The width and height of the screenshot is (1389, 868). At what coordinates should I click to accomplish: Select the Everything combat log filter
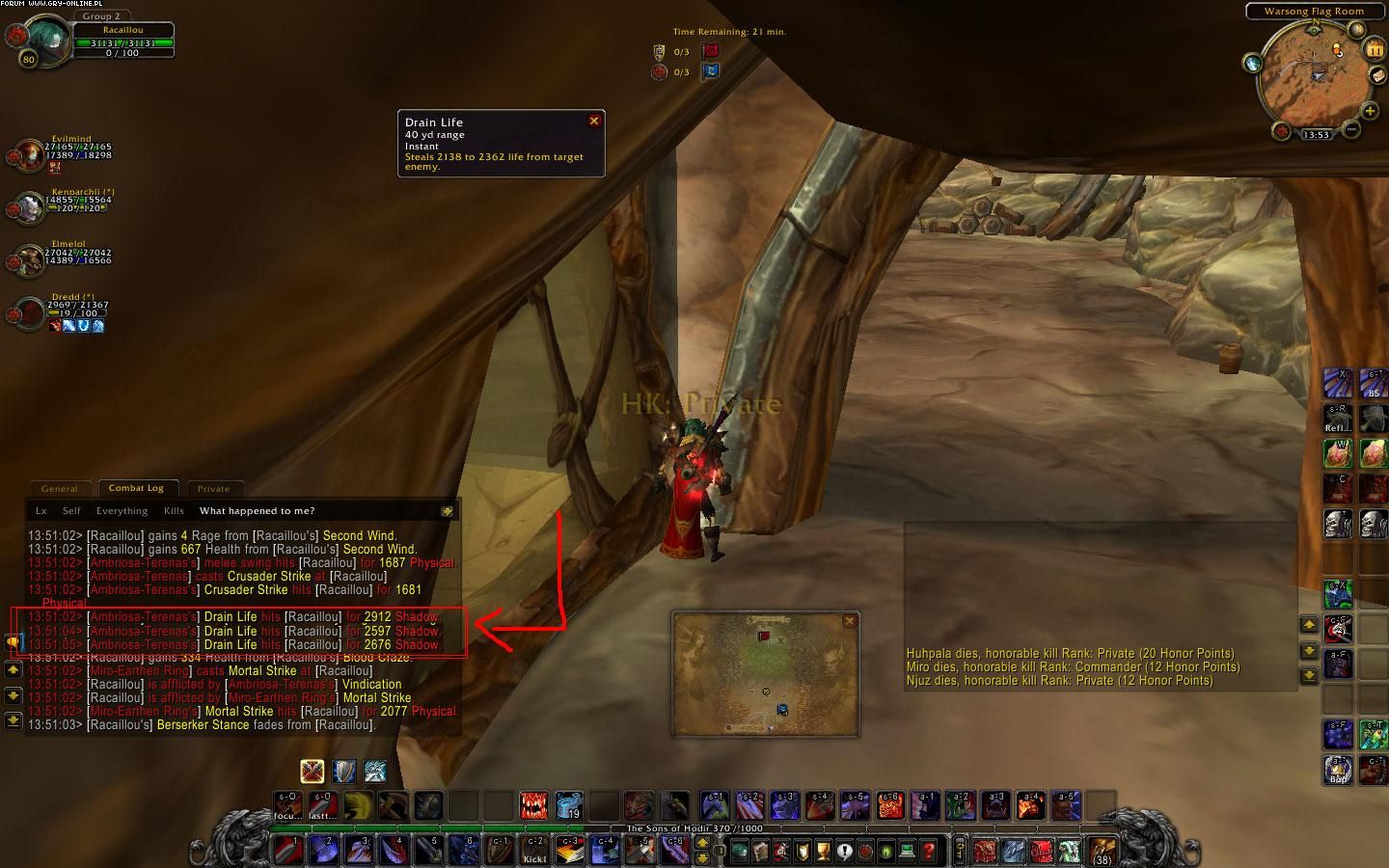(123, 511)
